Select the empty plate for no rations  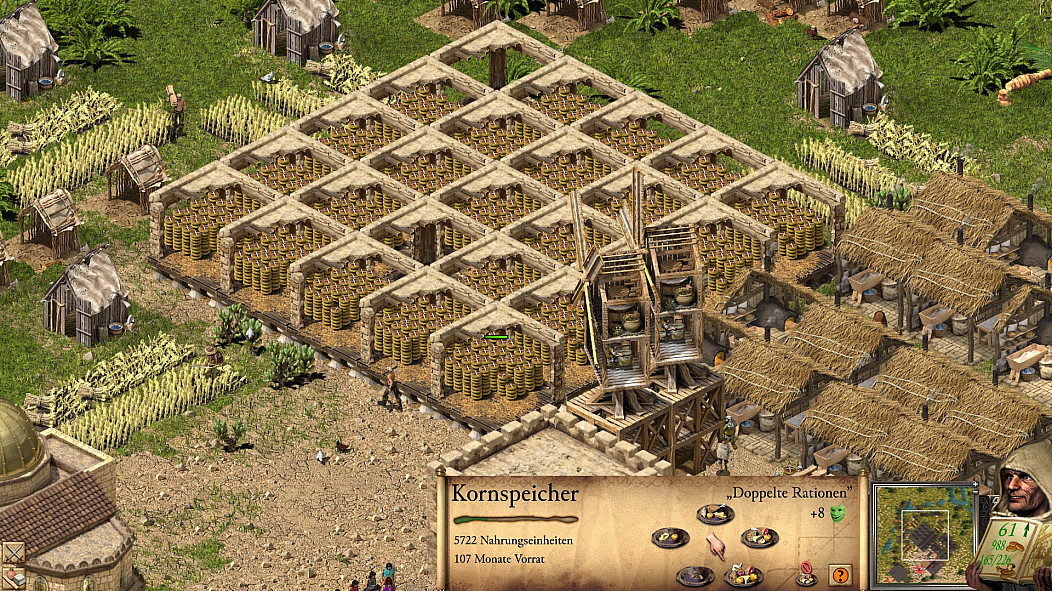[694, 575]
